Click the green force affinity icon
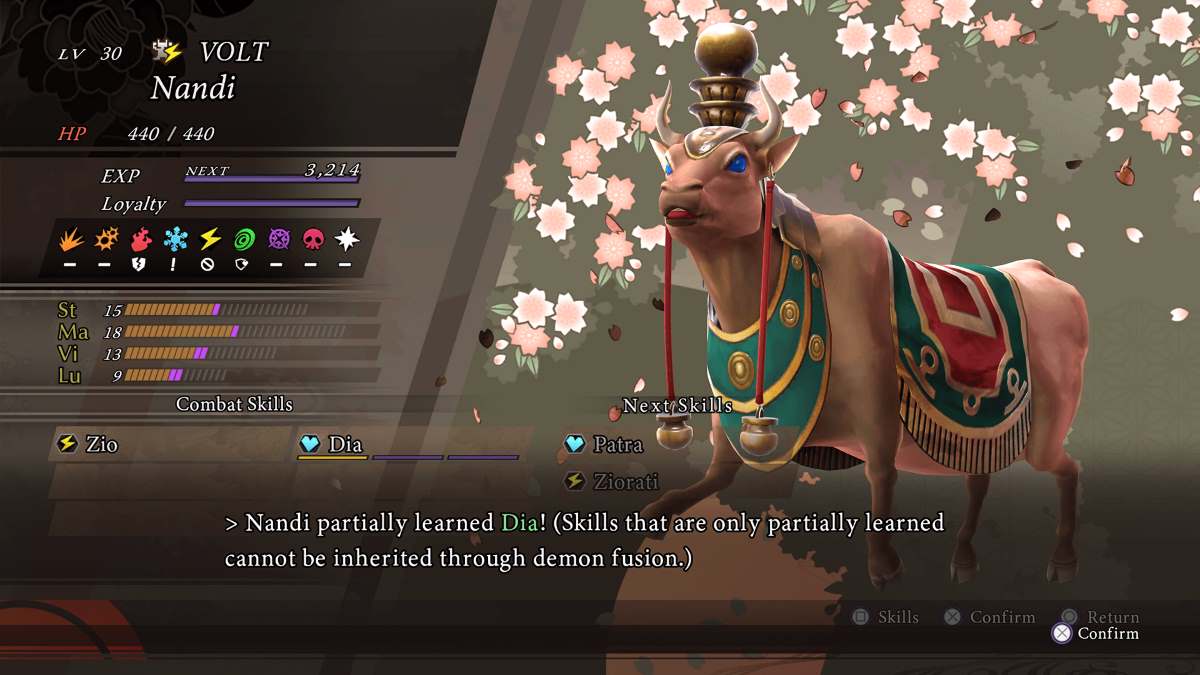 (244, 240)
